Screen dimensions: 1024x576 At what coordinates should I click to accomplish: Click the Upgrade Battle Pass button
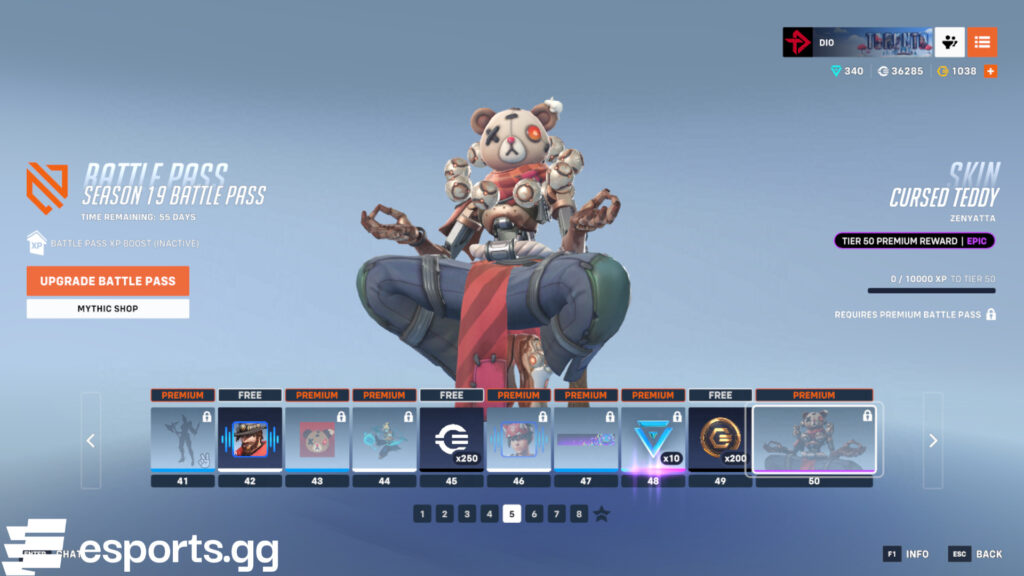[107, 281]
